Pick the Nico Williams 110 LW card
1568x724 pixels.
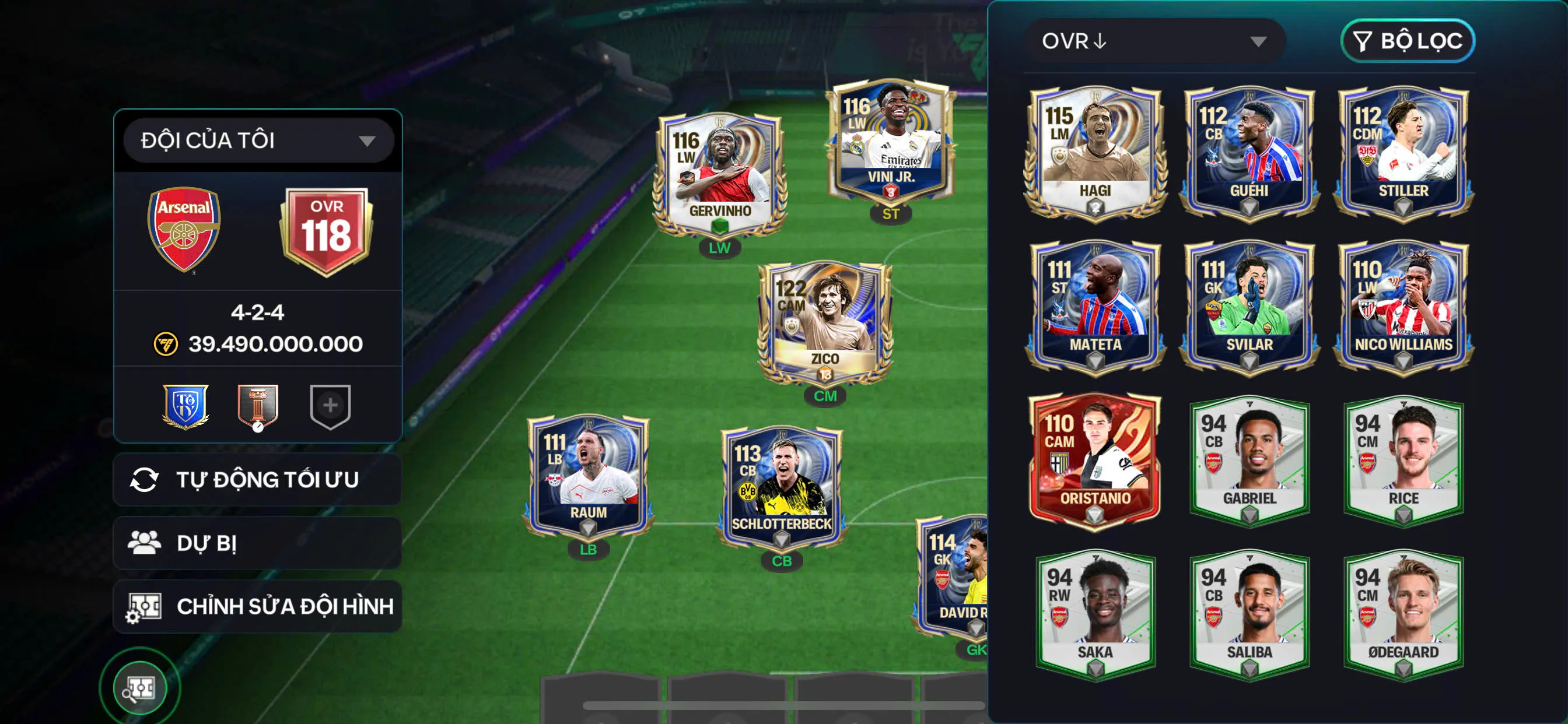[1403, 306]
